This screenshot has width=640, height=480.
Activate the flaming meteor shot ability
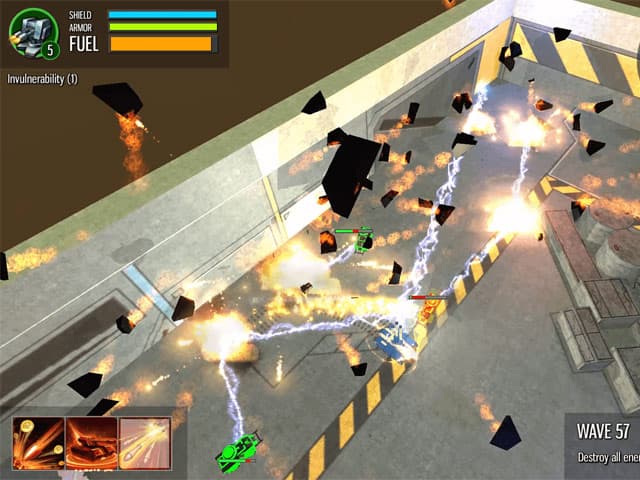[x=38, y=443]
